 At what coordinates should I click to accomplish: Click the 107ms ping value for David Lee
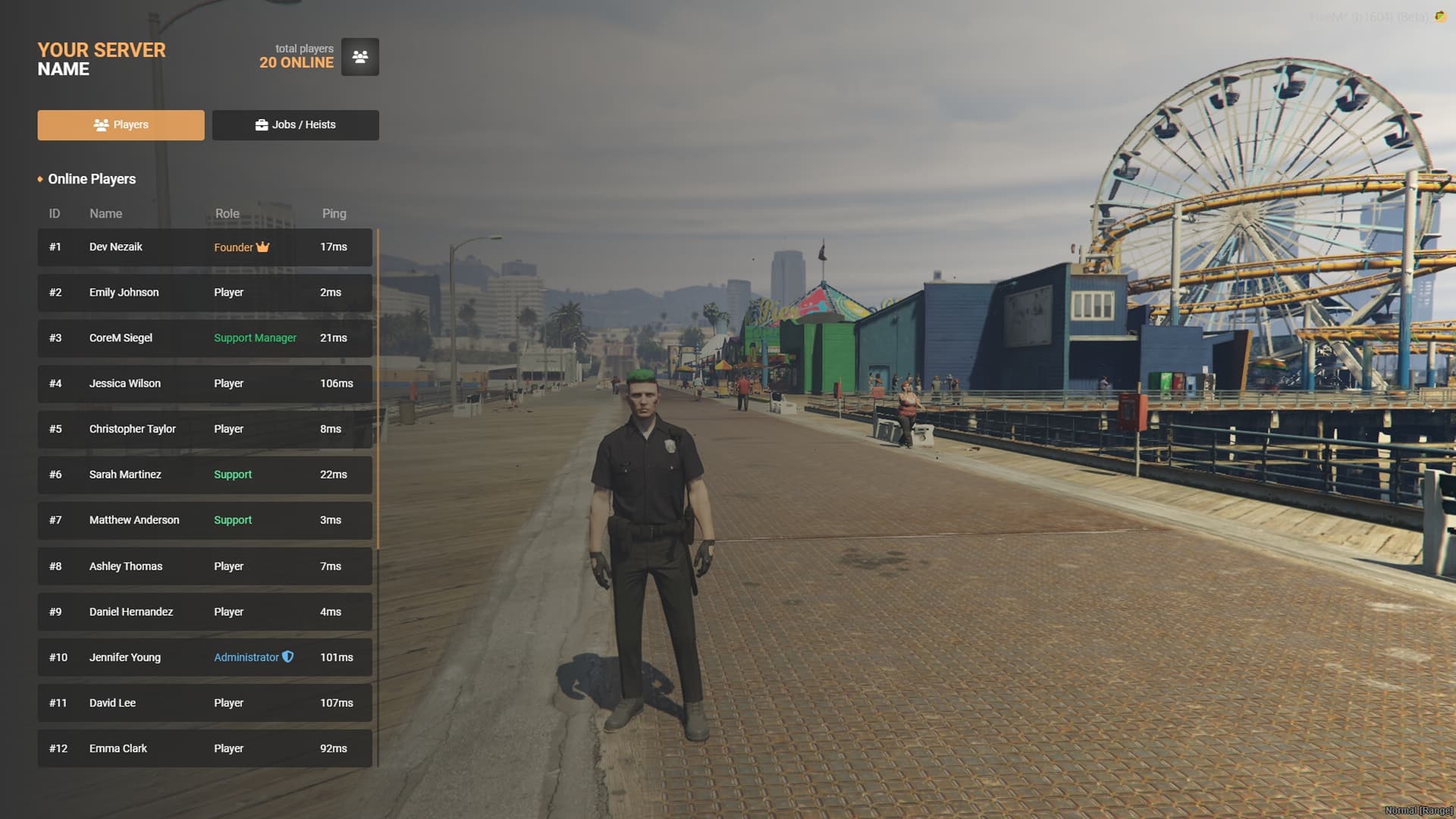pos(336,702)
